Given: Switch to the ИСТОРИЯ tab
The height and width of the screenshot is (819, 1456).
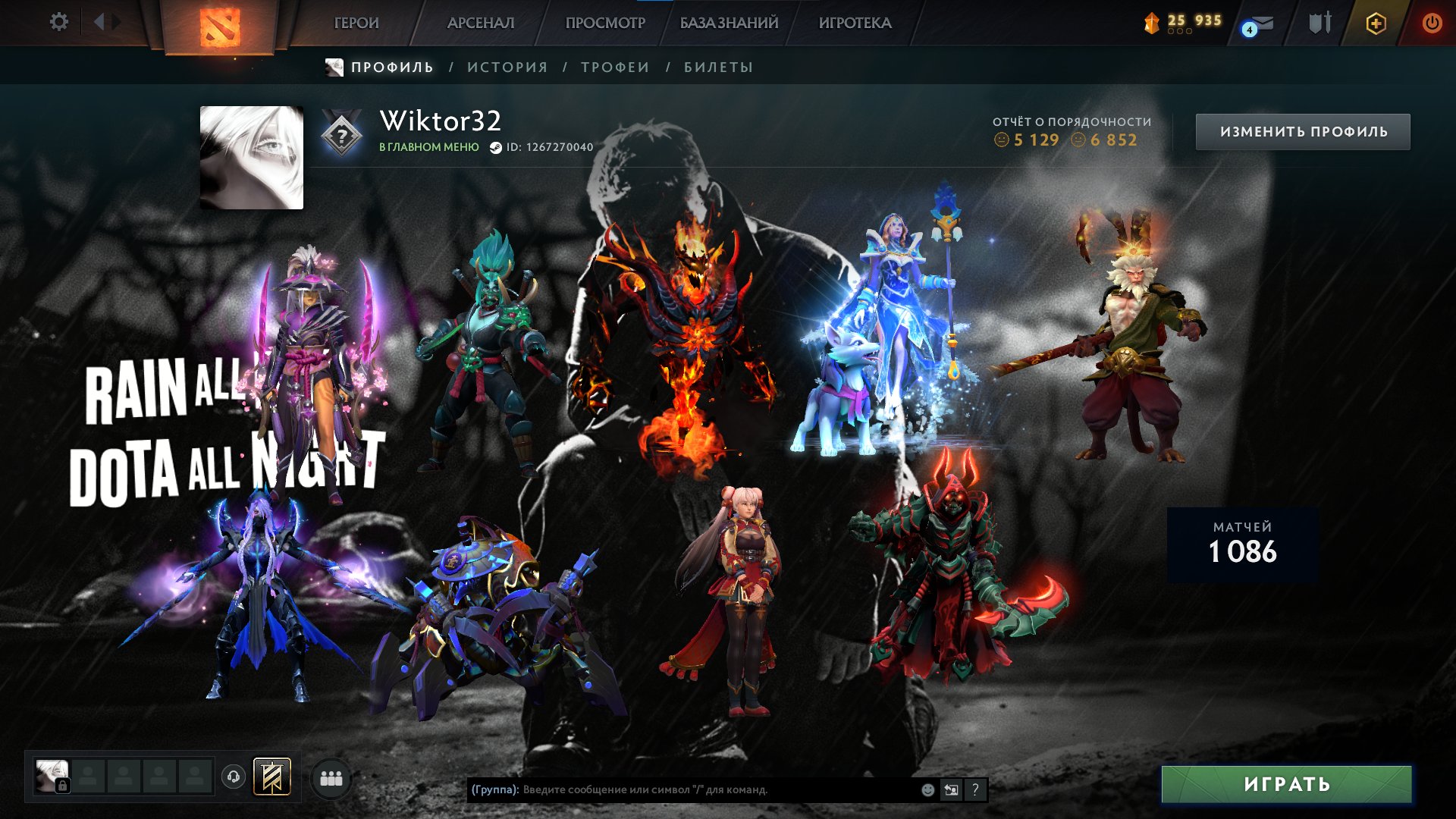Looking at the screenshot, I should [506, 67].
